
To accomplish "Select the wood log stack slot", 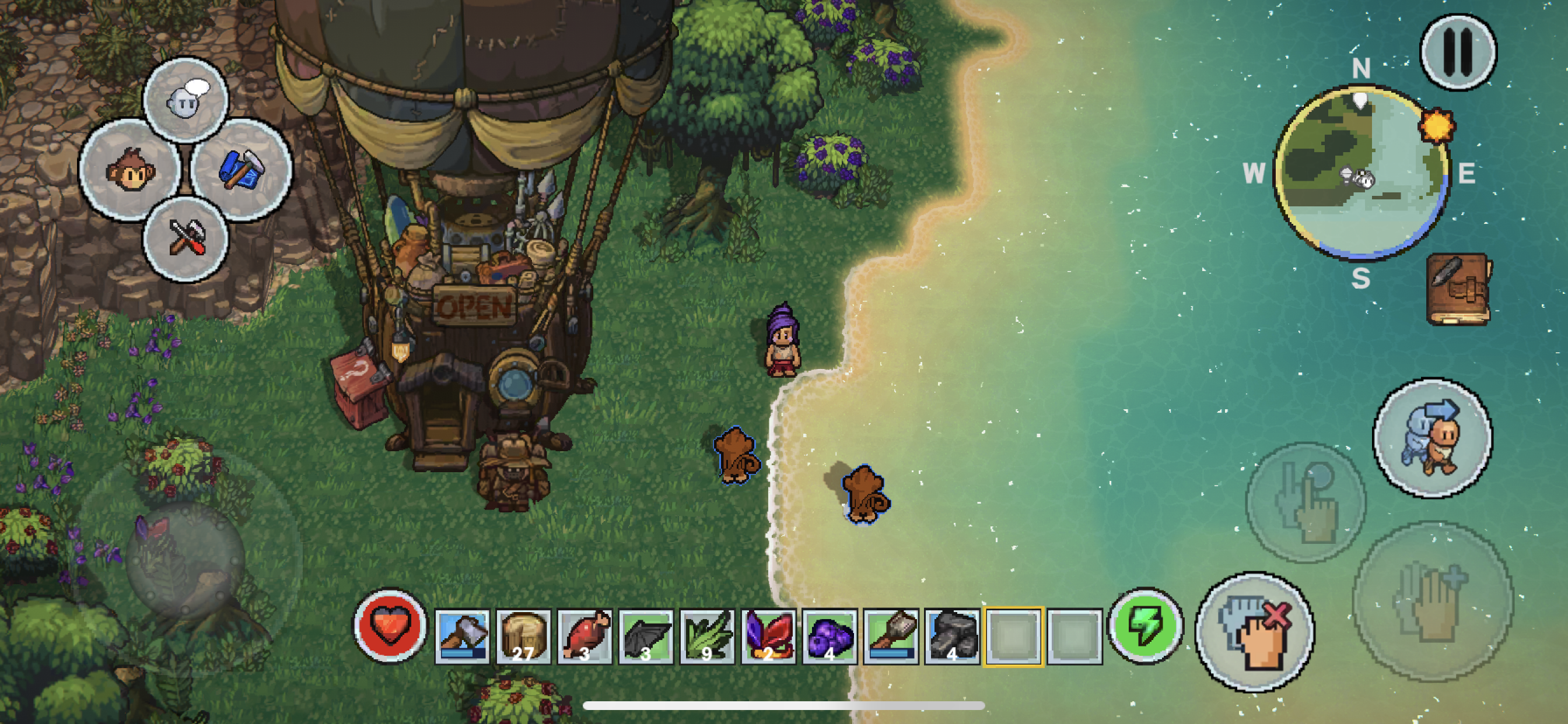I will [523, 636].
